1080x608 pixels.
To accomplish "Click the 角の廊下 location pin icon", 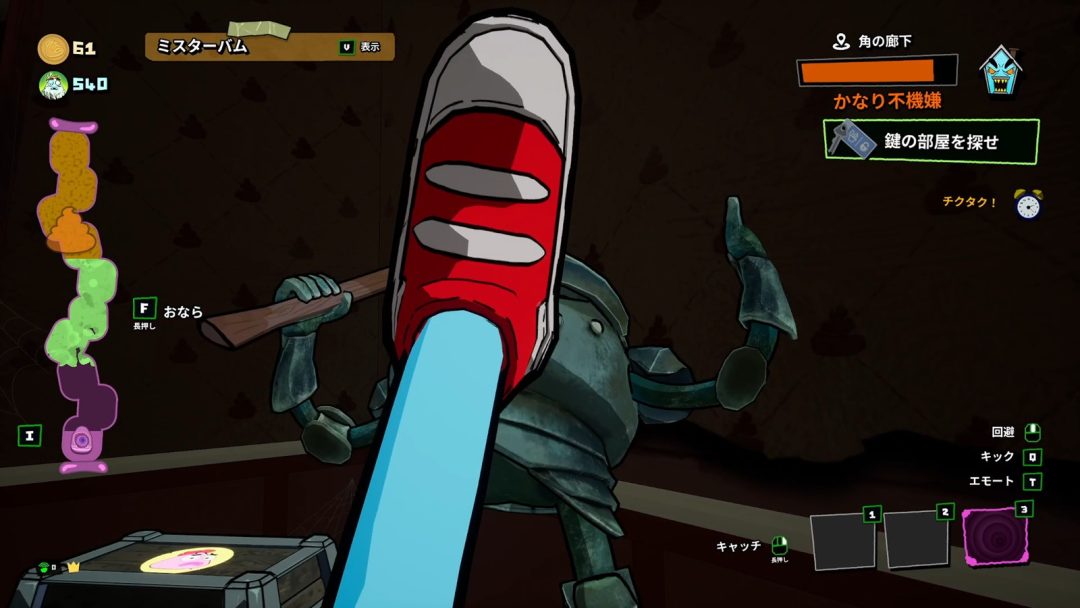I will point(841,42).
